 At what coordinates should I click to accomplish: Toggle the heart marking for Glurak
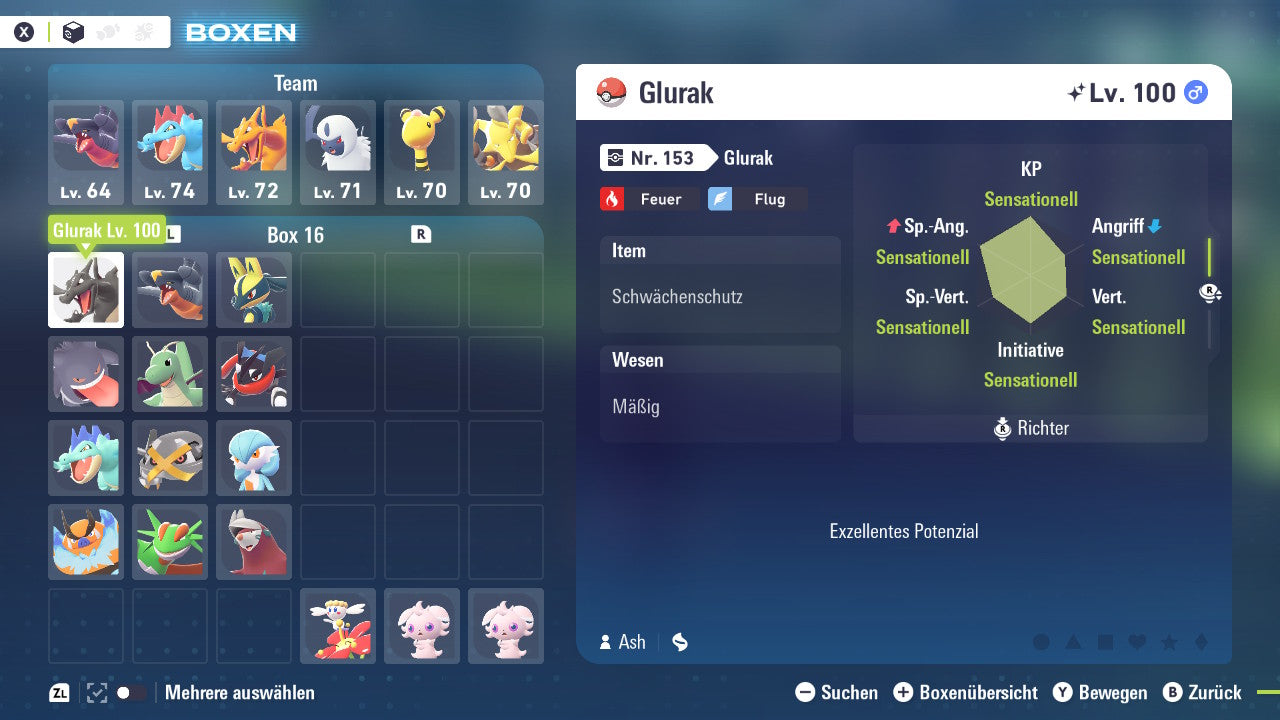pyautogui.click(x=1137, y=642)
